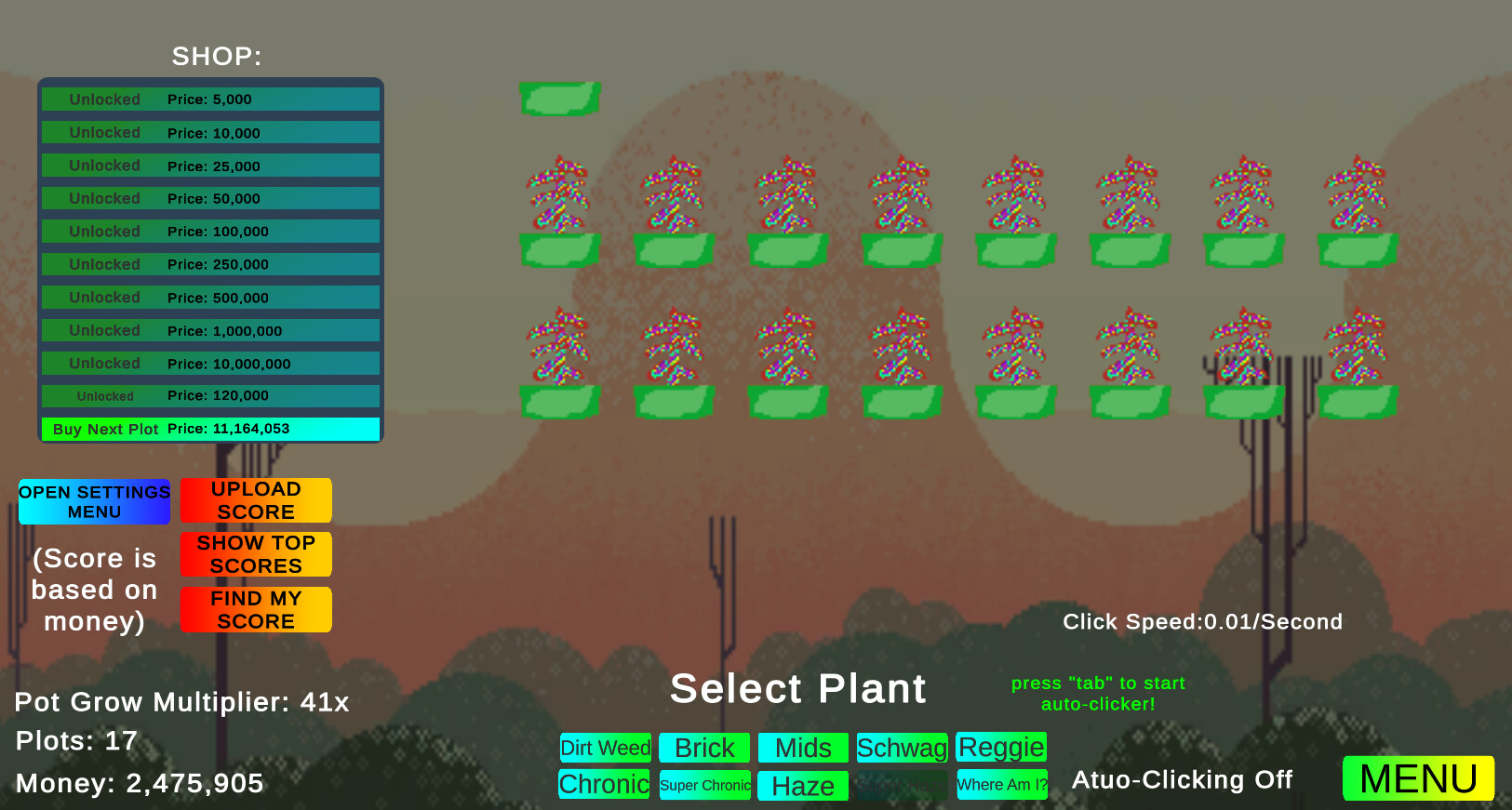
Task: Purchase the 5,000 shop upgrade
Action: [209, 99]
